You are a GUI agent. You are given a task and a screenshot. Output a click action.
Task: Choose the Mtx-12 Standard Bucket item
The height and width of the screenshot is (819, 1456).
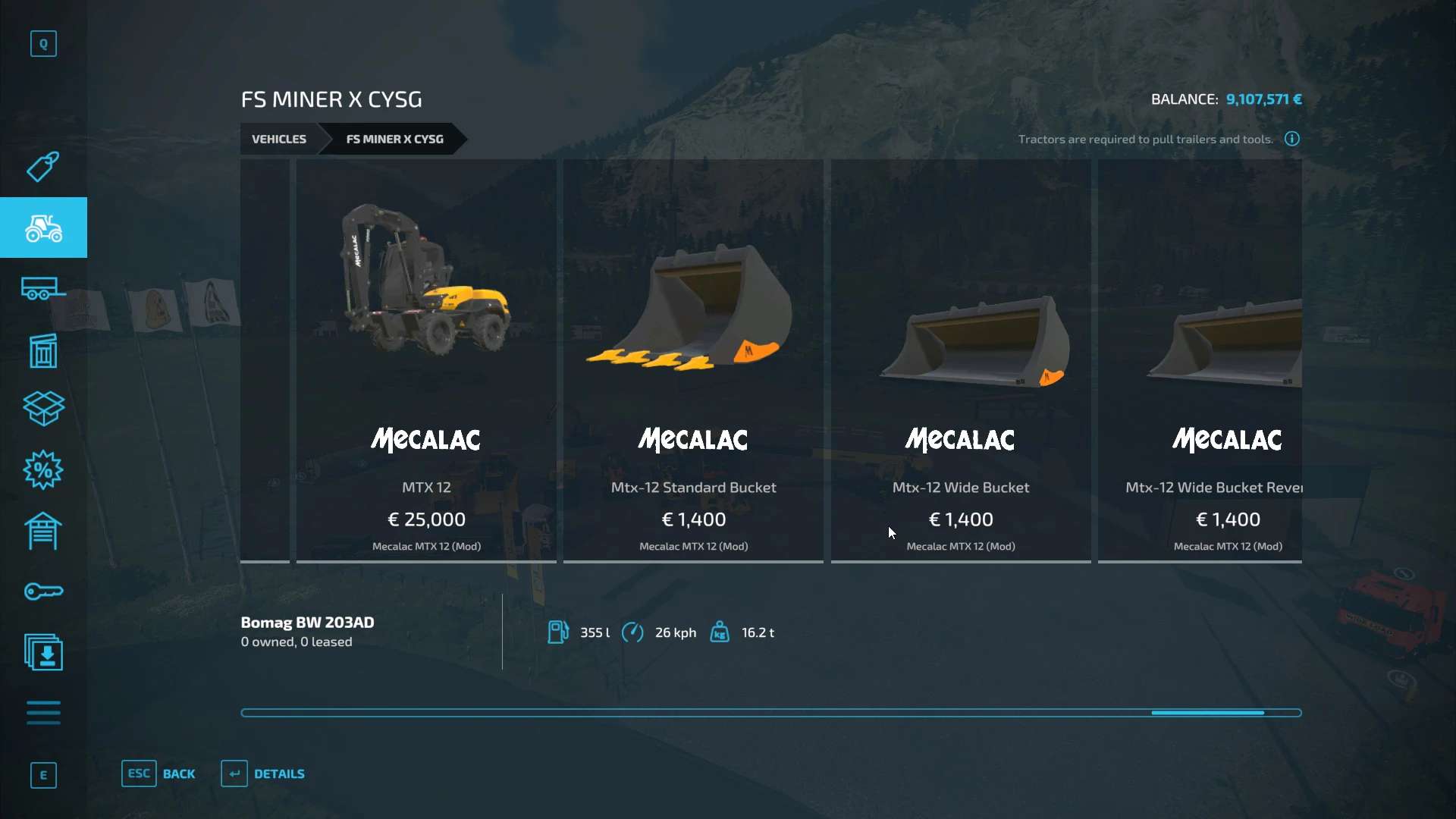point(693,360)
